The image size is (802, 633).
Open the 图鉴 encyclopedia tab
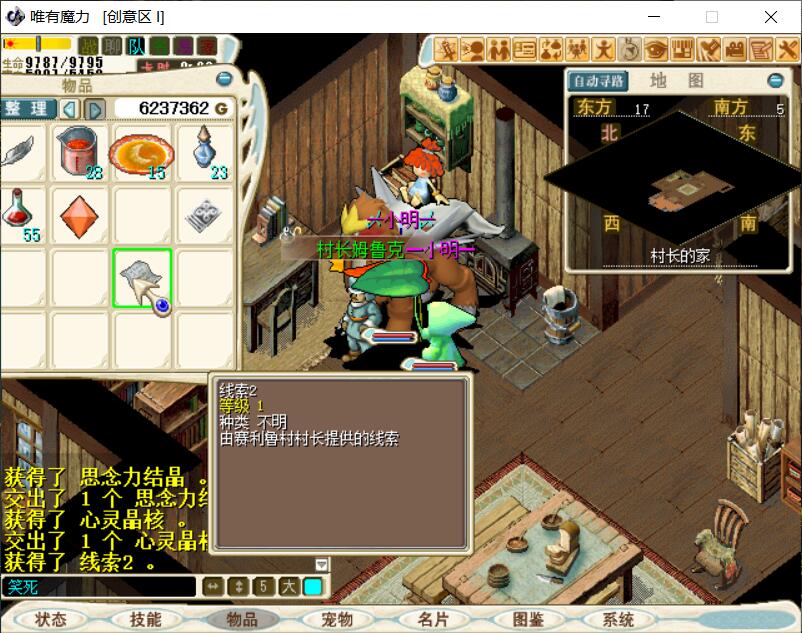528,619
